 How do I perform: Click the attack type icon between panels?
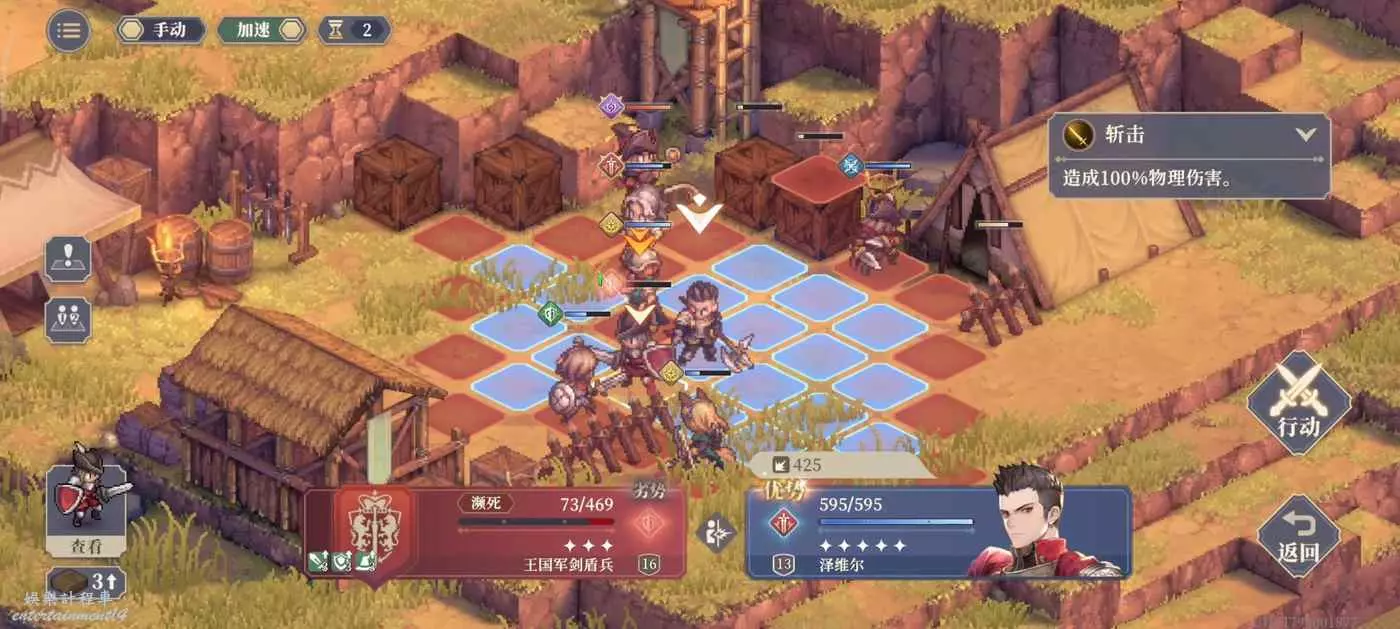pos(716,532)
